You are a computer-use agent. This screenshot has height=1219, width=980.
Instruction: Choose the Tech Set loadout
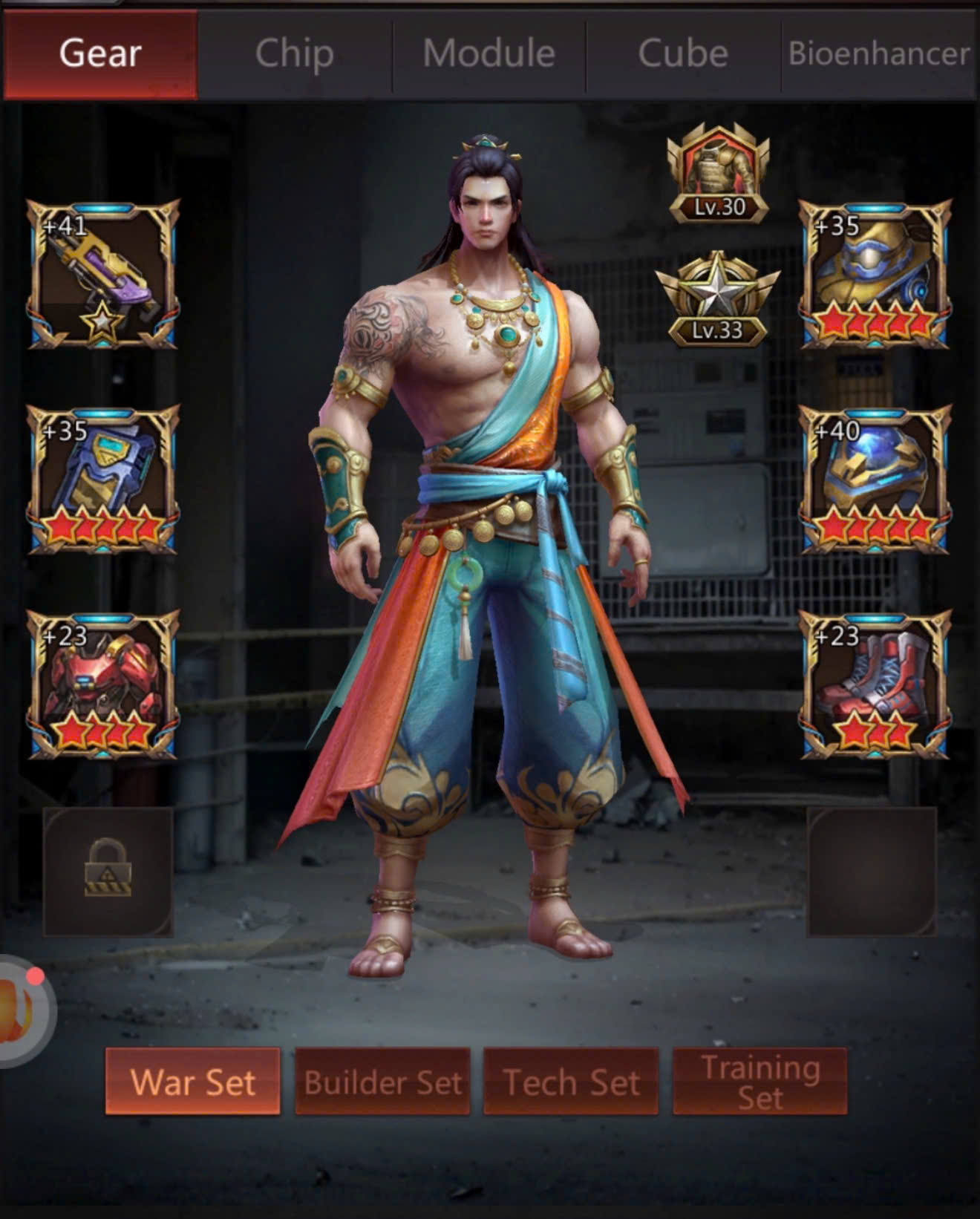tap(571, 1082)
